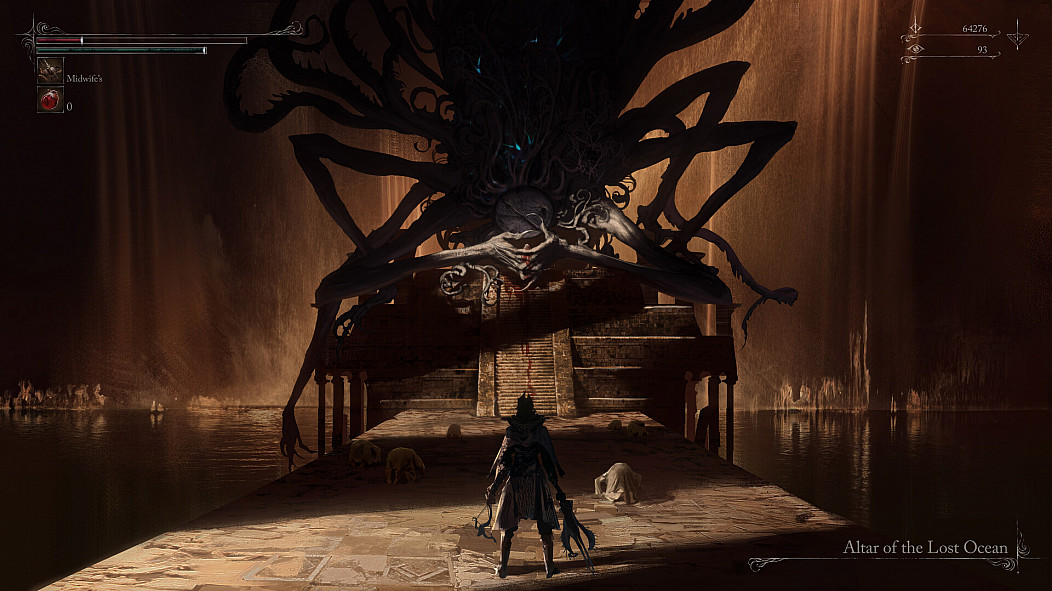
Task: Click the inverted triangle rune emblem
Action: [1018, 38]
